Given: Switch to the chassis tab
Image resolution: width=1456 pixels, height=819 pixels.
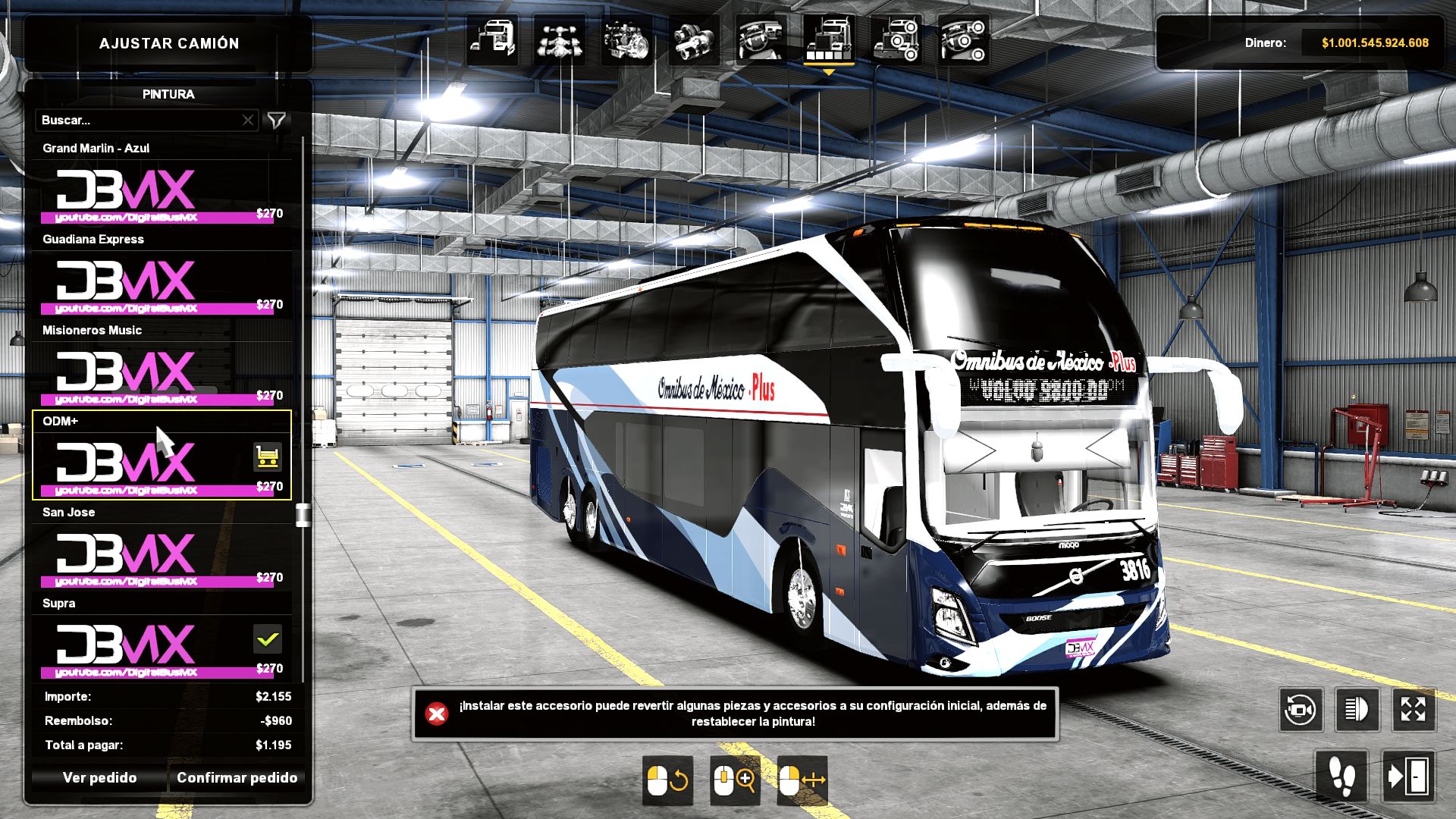Looking at the screenshot, I should [x=559, y=39].
